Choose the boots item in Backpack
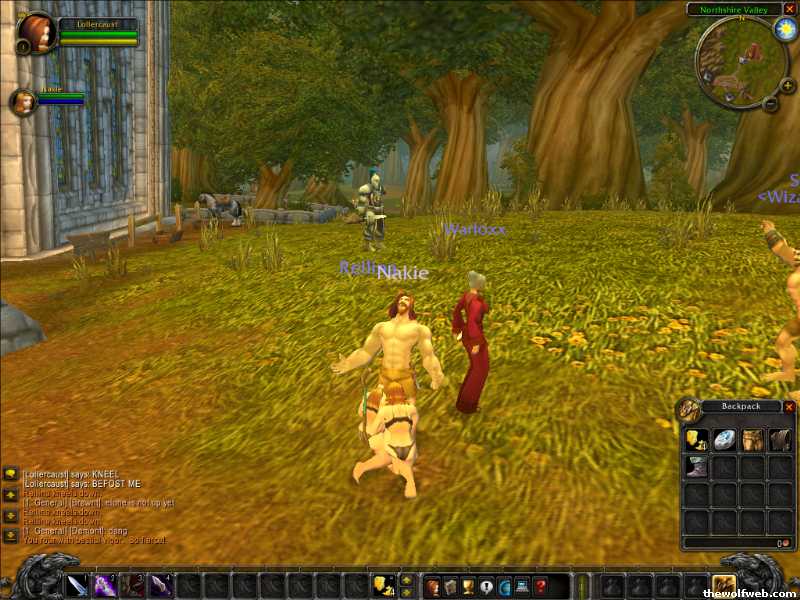 click(697, 467)
